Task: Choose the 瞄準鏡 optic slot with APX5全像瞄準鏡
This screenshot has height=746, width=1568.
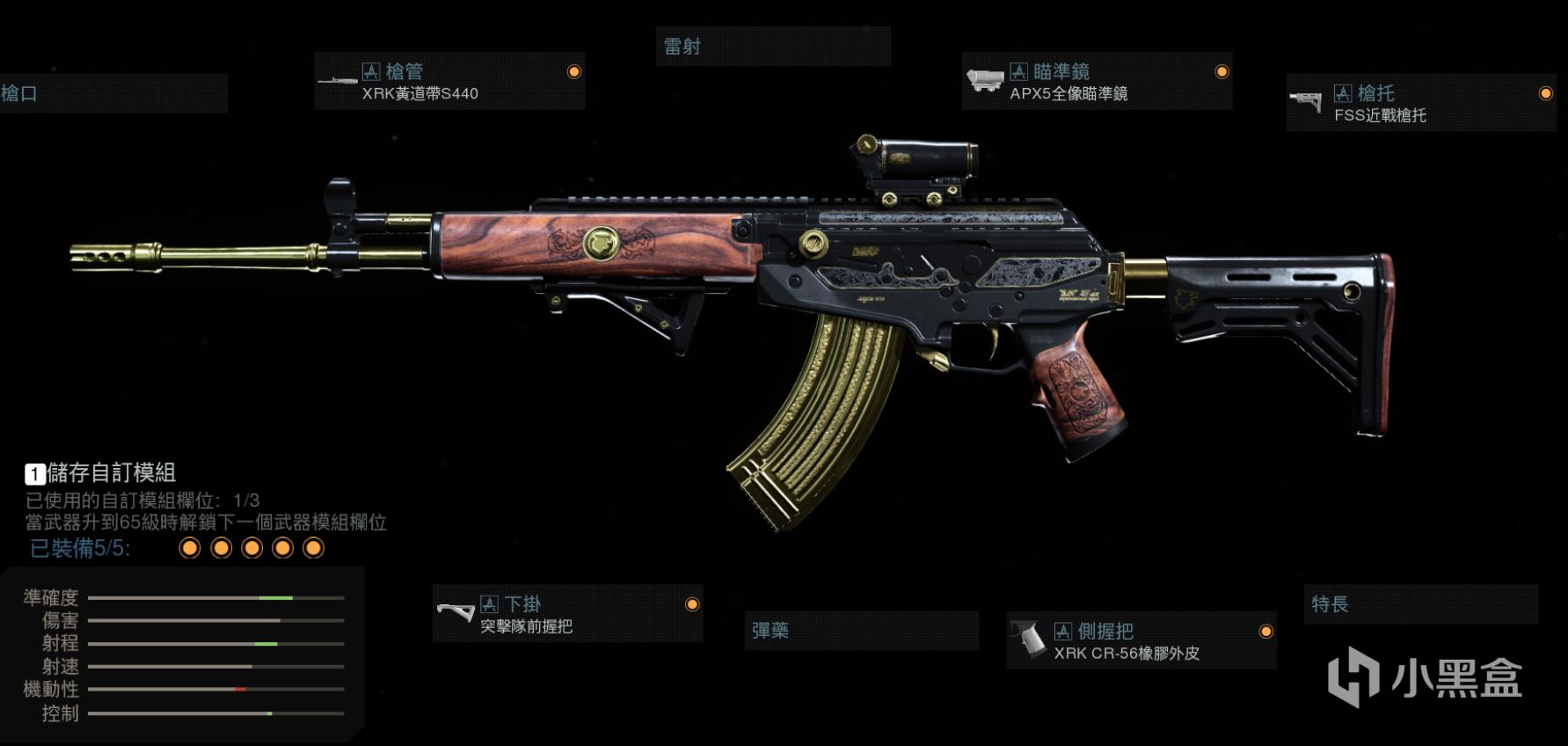Action: 1097,81
